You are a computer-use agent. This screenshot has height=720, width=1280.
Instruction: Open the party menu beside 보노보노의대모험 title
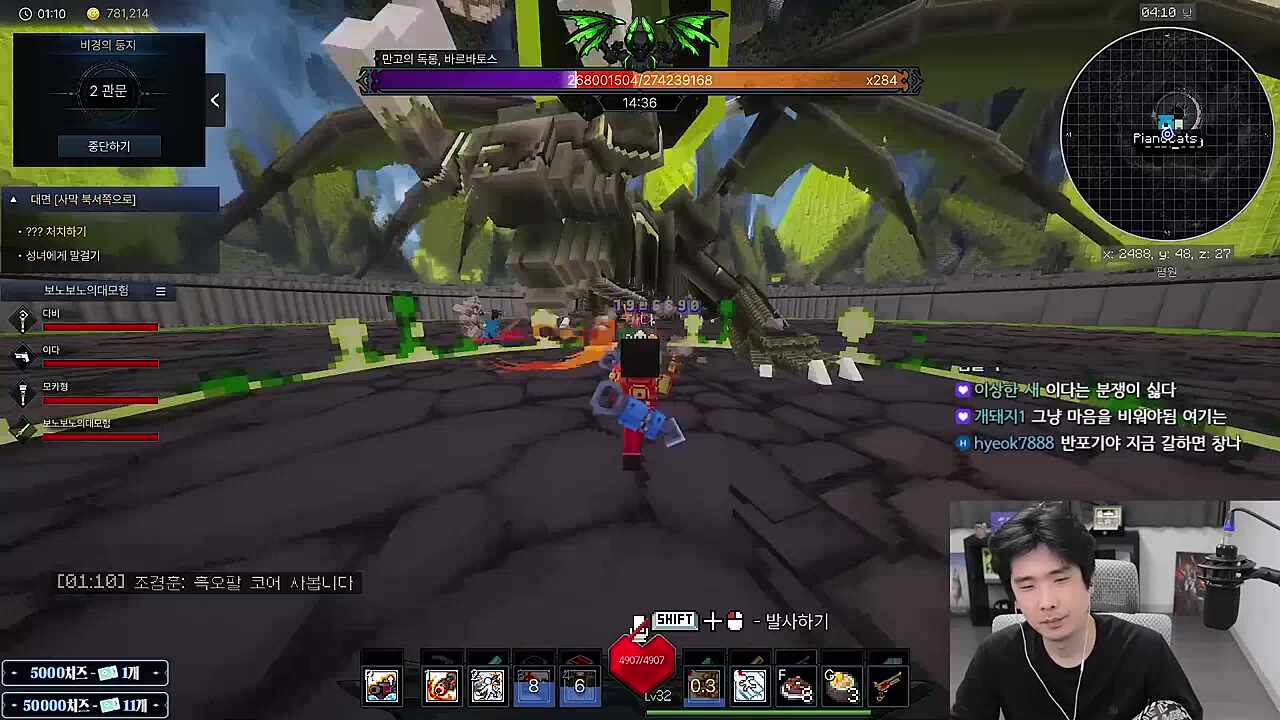160,291
